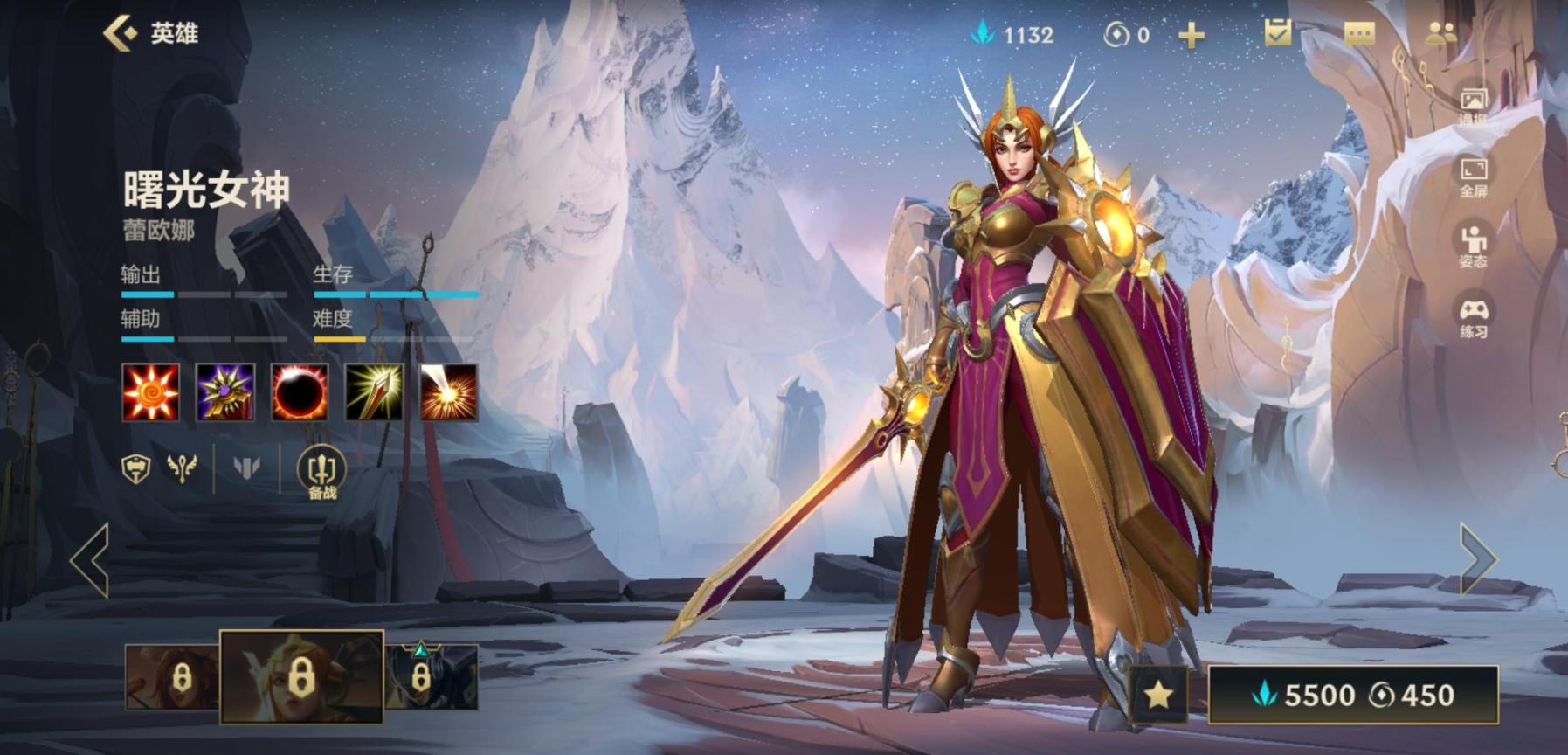Image resolution: width=1568 pixels, height=755 pixels.
Task: View the Shield of Daybreak ability icon
Action: (x=225, y=392)
